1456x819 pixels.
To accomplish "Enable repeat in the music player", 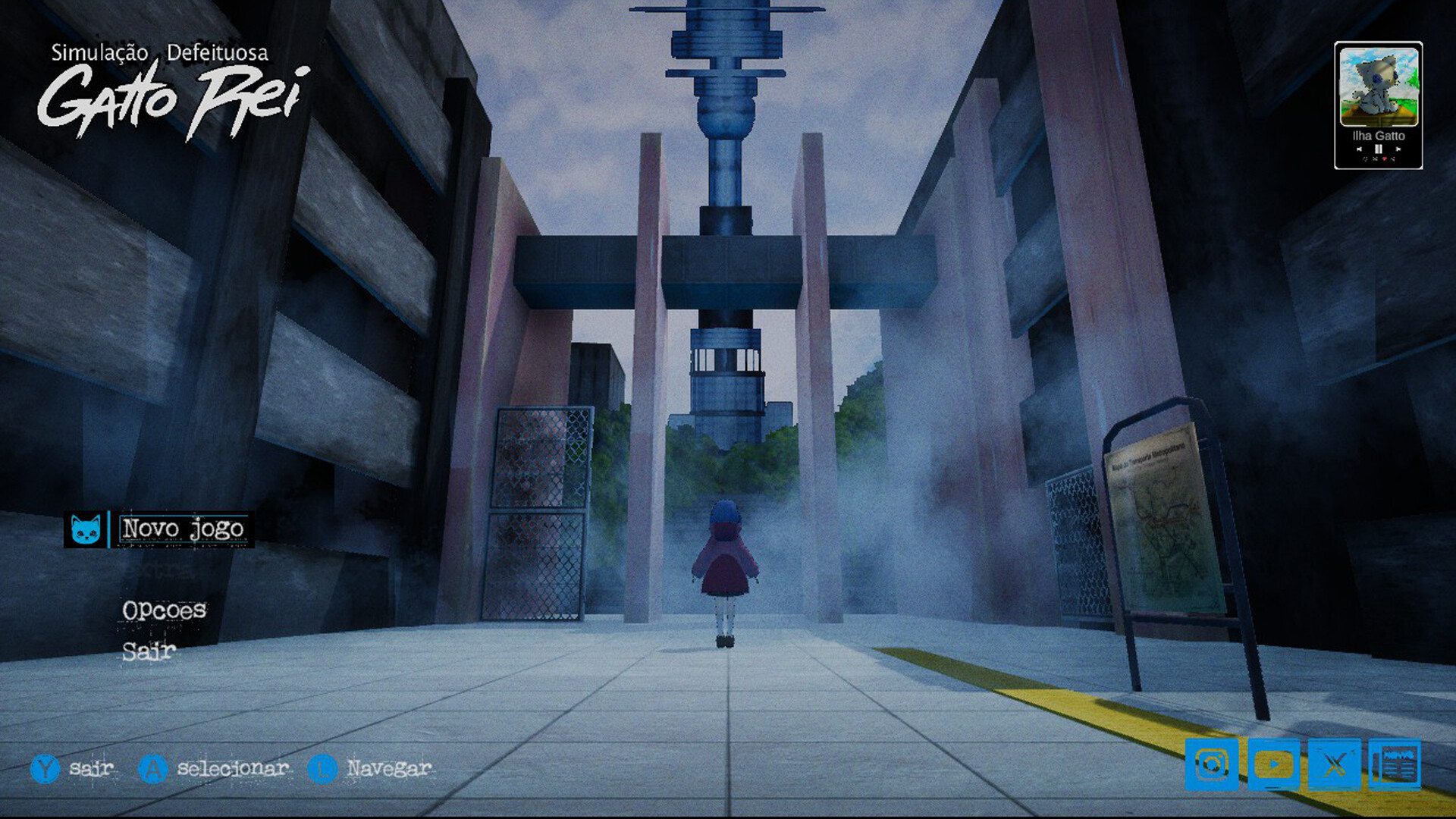I will tap(1365, 159).
